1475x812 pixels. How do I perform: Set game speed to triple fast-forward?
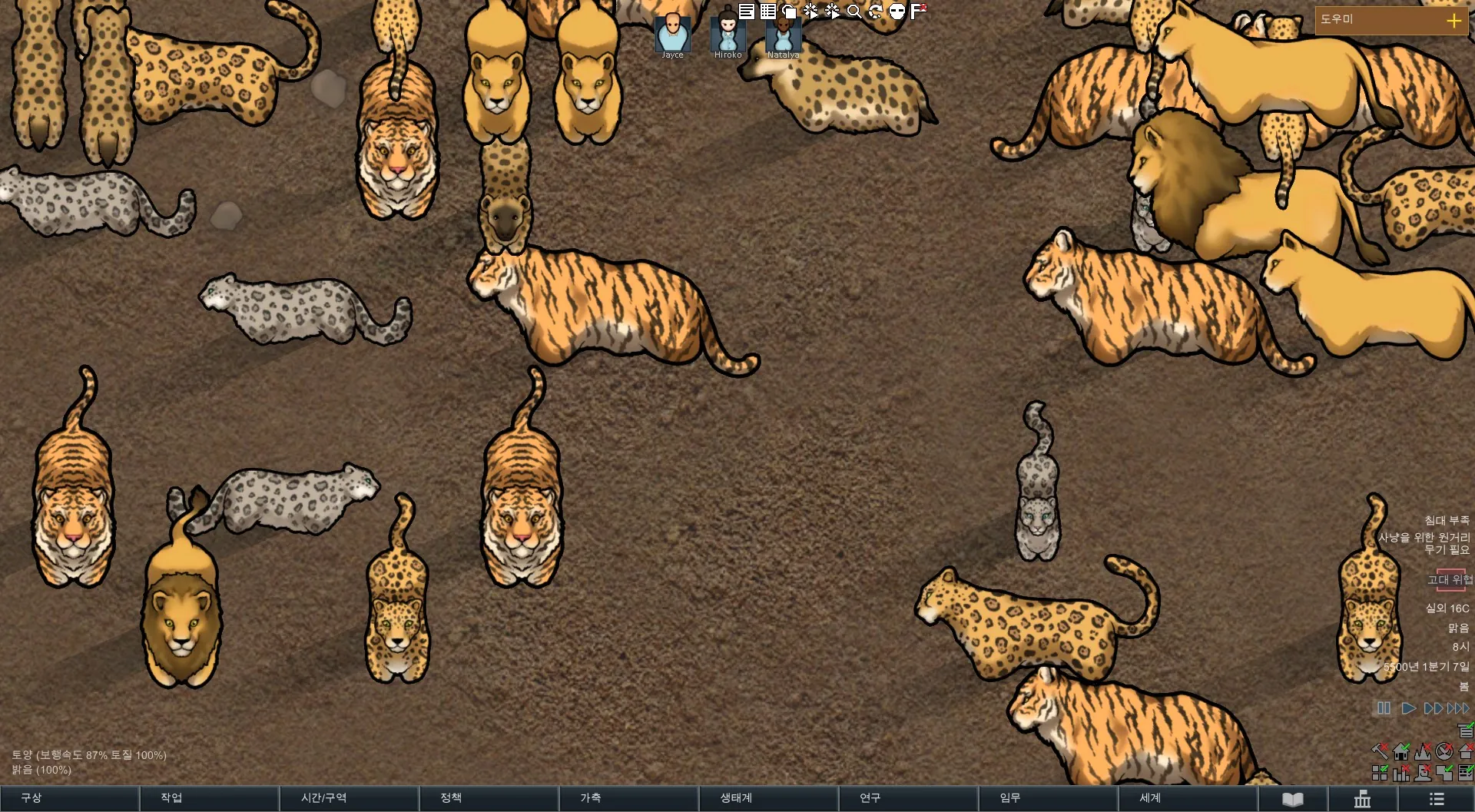tap(1458, 708)
